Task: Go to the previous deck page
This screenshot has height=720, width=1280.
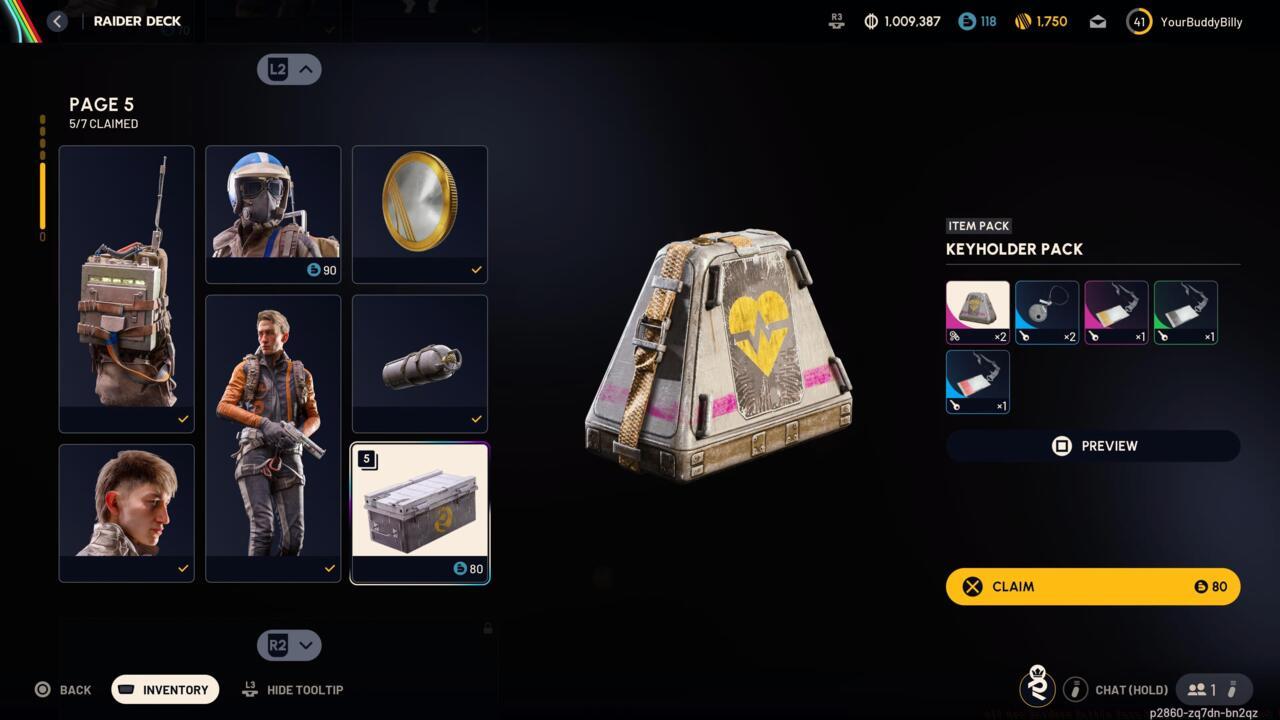Action: [289, 69]
